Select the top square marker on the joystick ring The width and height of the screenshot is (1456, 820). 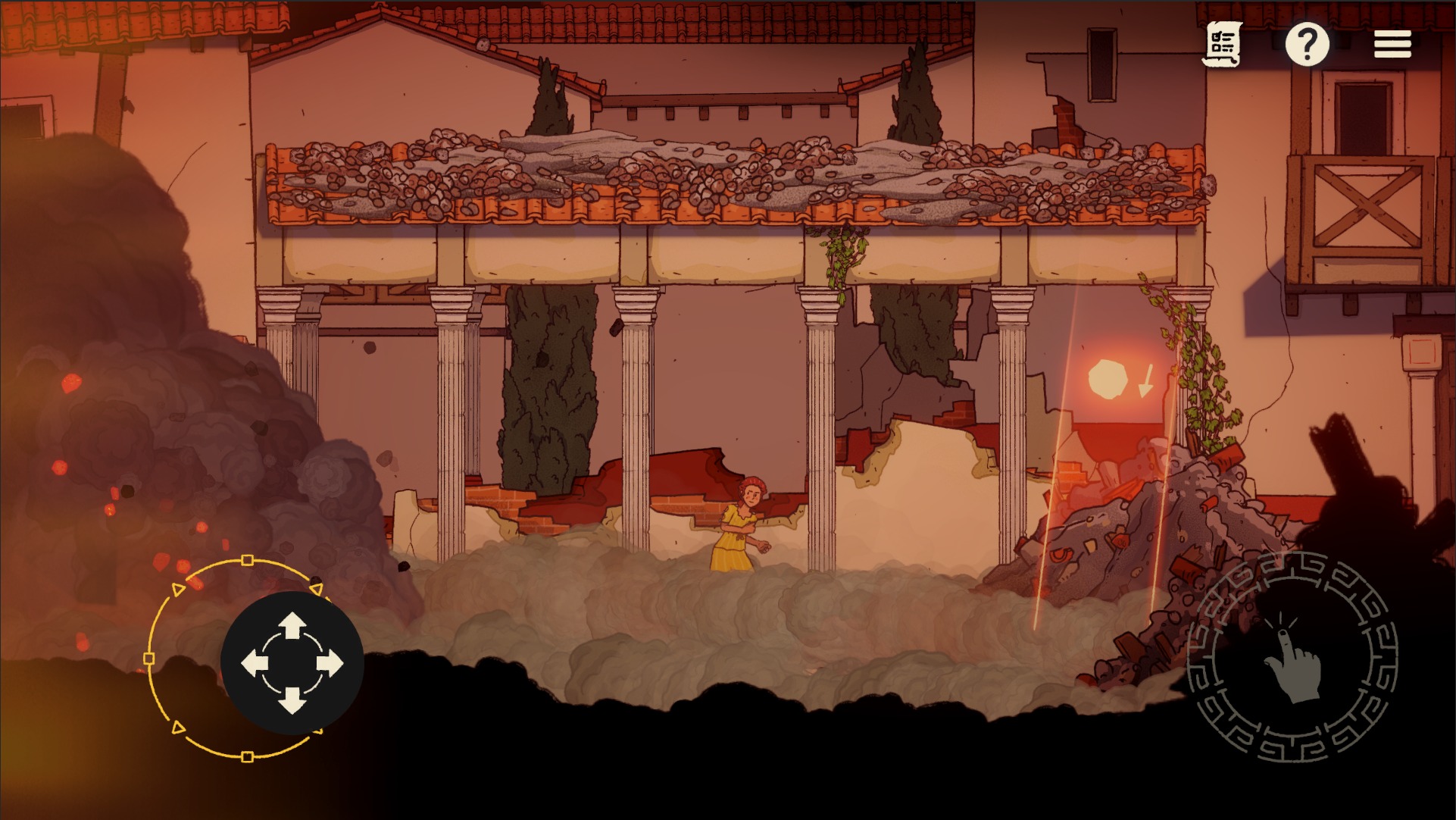click(247, 560)
